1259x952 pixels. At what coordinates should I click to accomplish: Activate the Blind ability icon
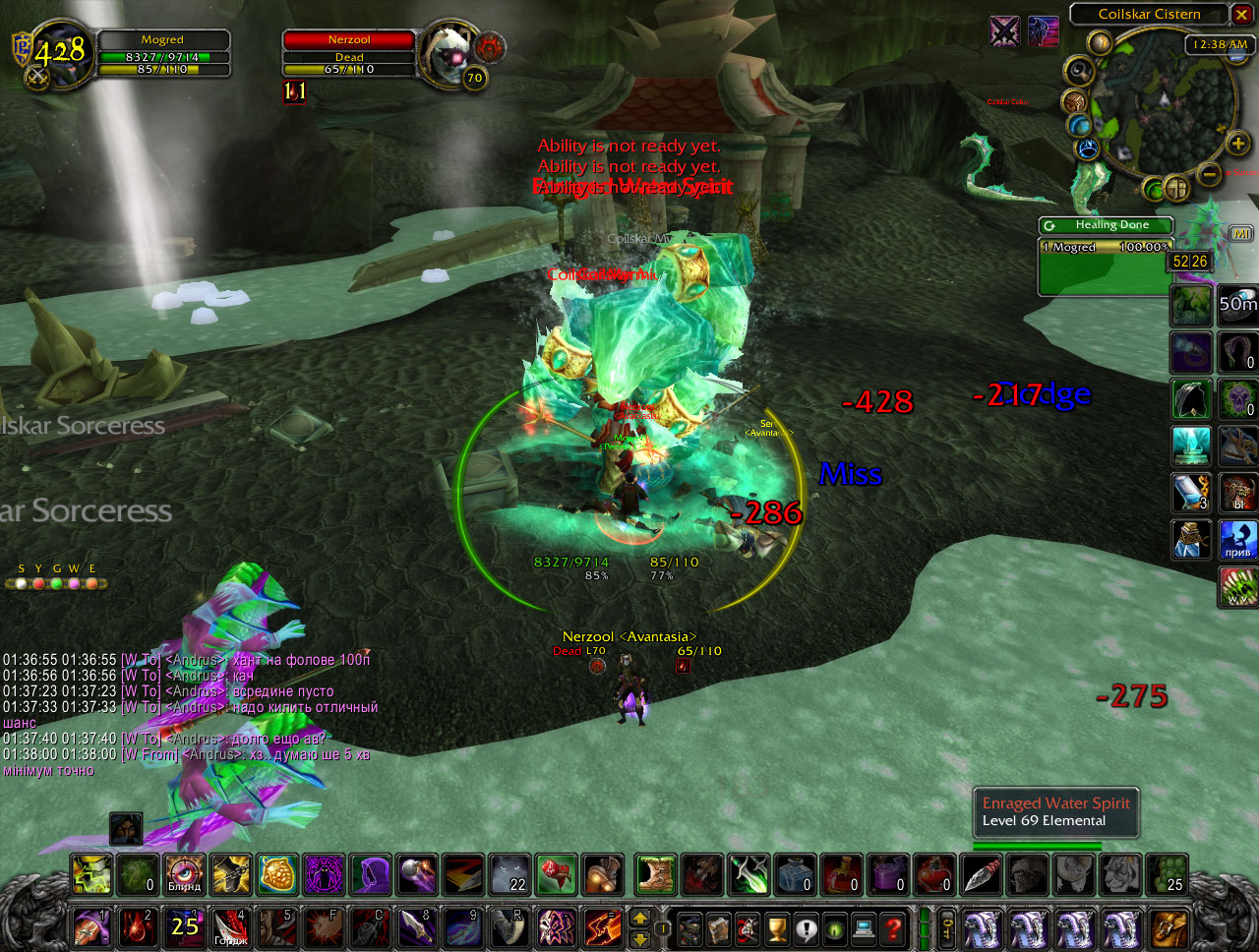tap(184, 873)
